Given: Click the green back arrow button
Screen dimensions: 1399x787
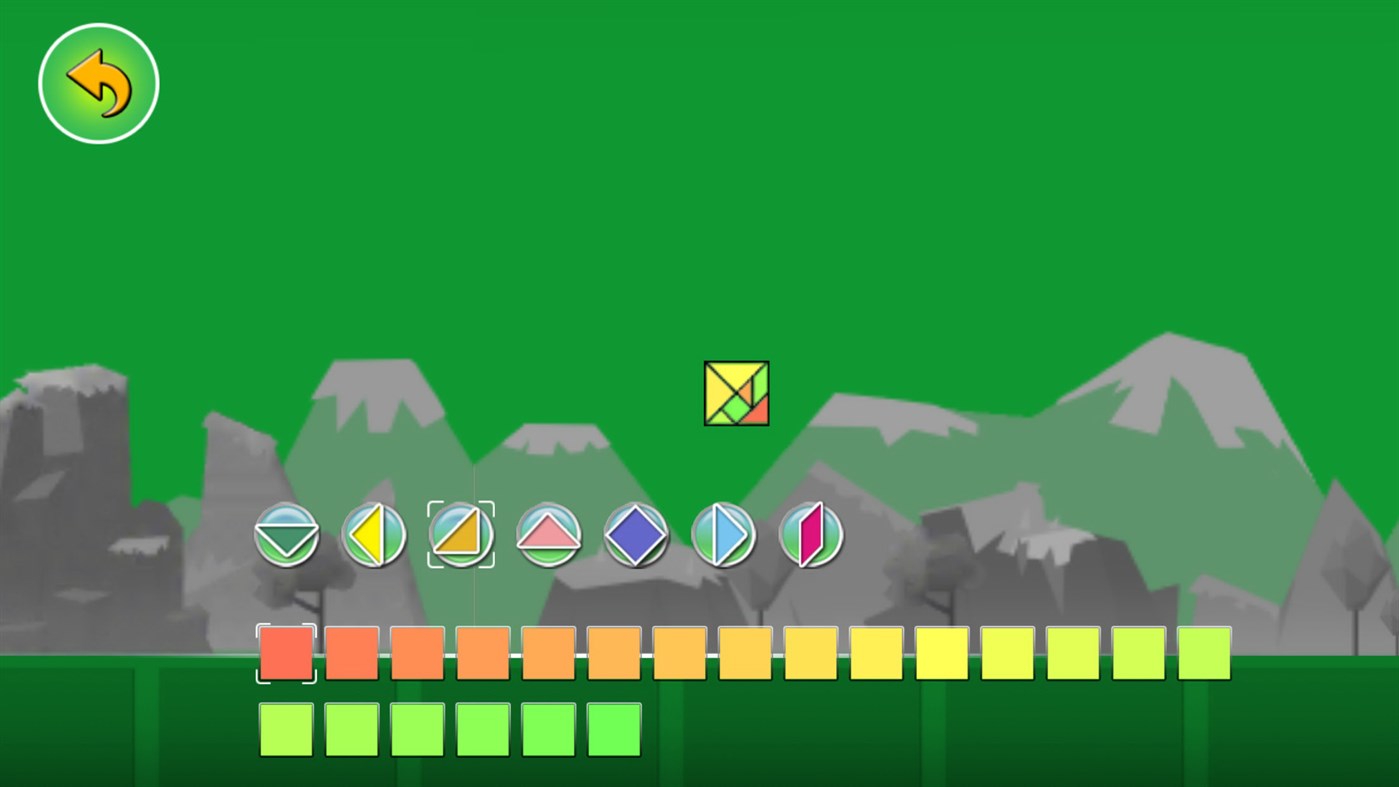Looking at the screenshot, I should 98,82.
